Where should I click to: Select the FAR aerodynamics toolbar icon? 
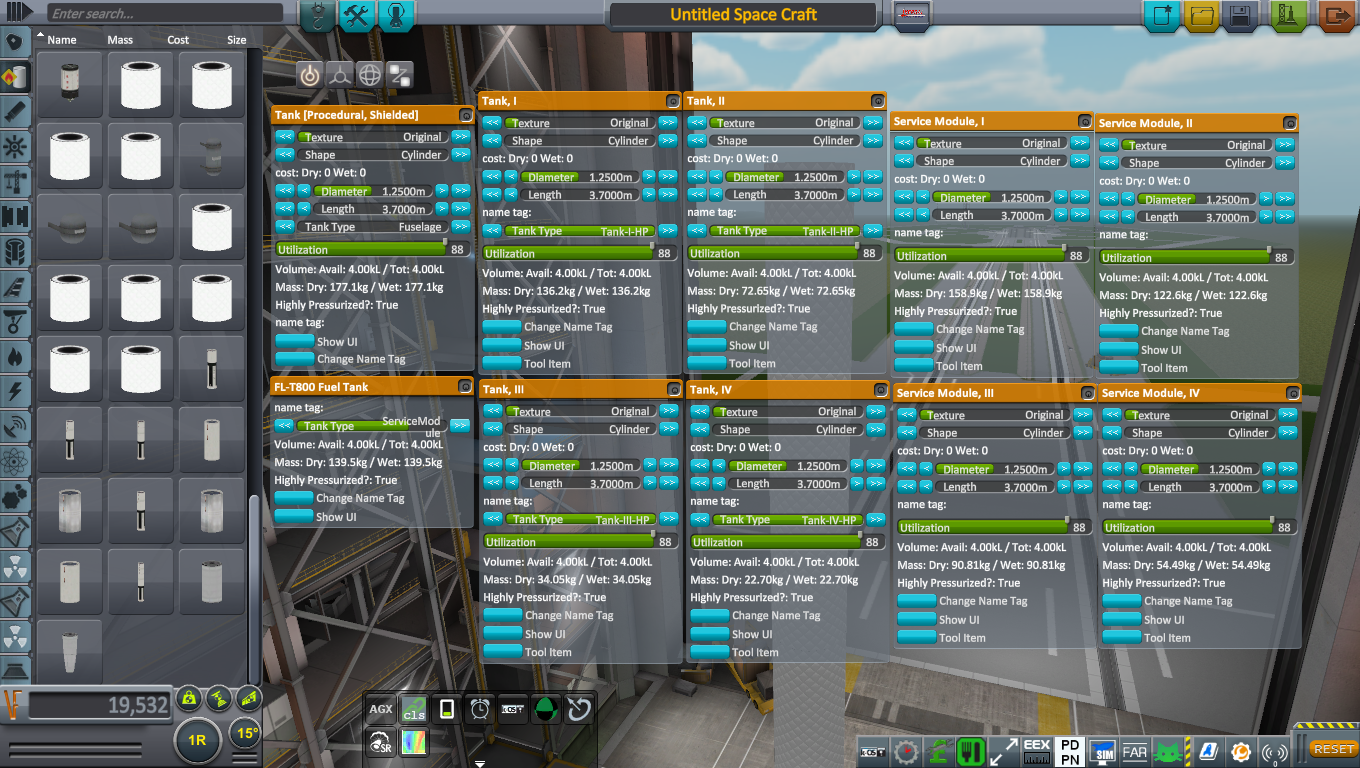(x=1134, y=750)
